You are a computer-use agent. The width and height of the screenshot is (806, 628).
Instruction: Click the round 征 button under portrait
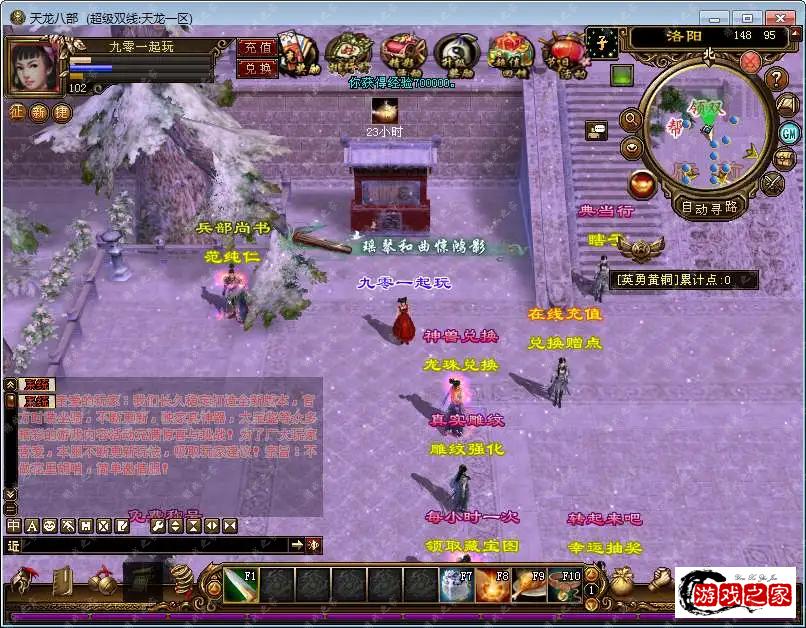point(17,112)
